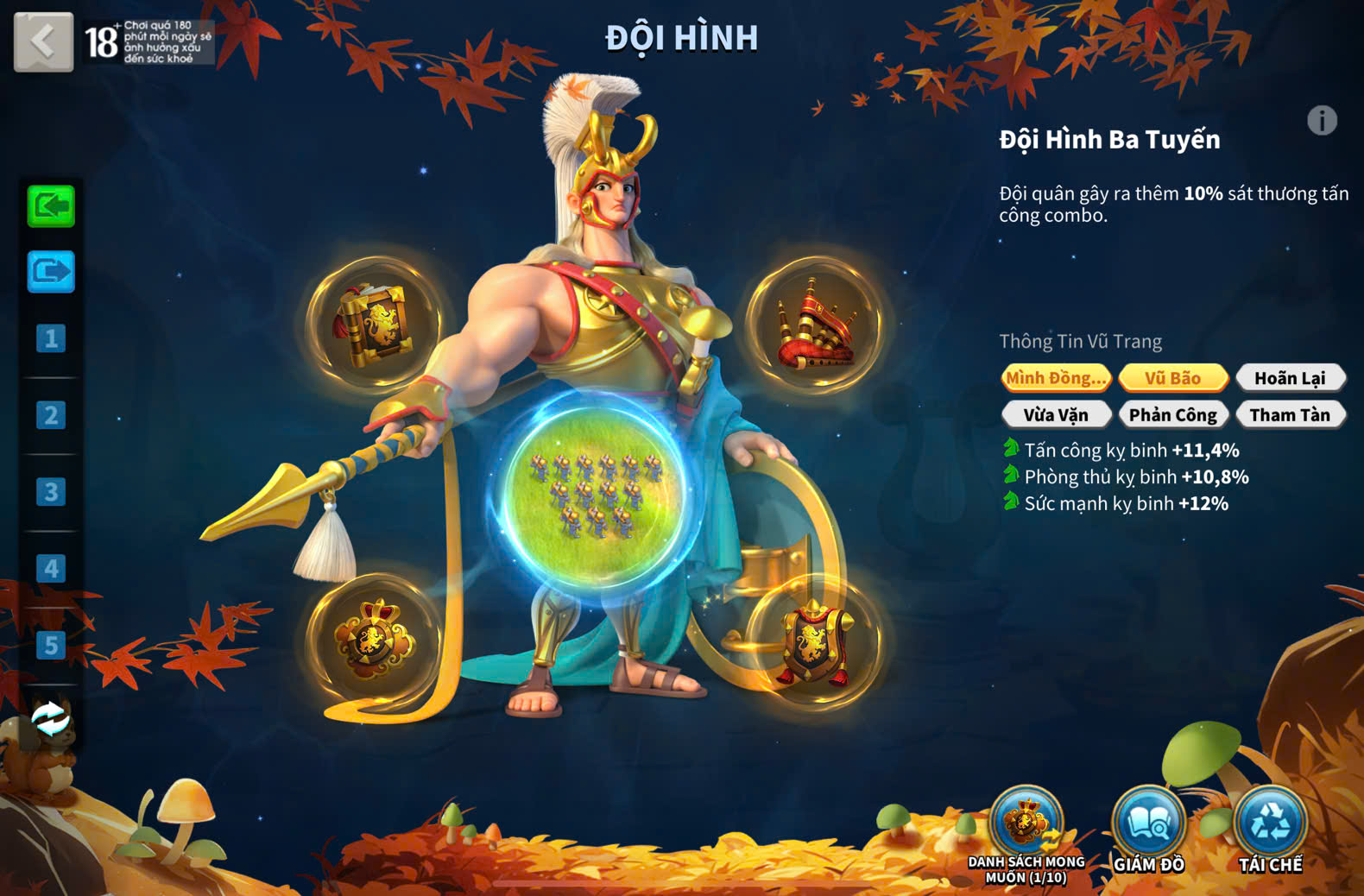This screenshot has height=896, width=1364.
Task: Click the white swap arrows button
Action: (51, 718)
